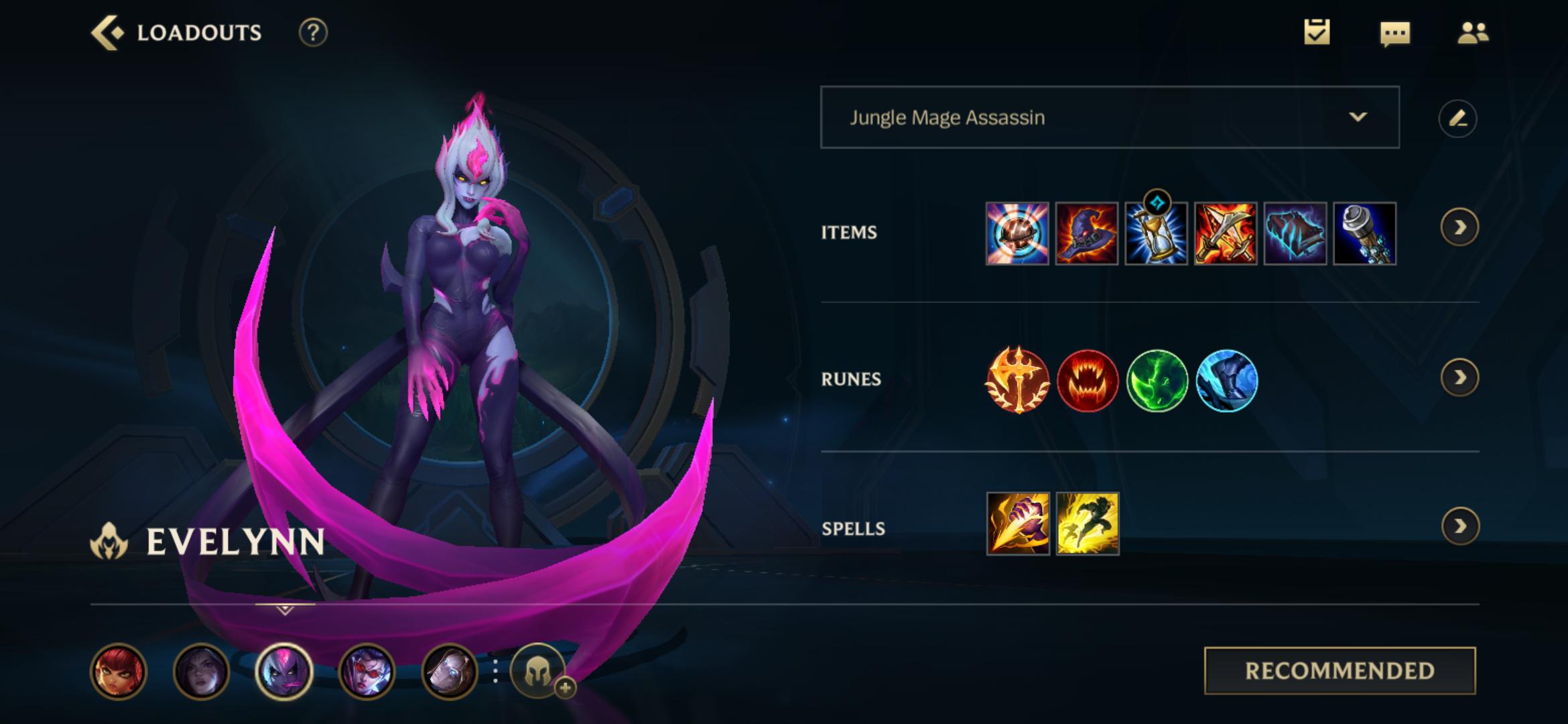Select the Evelynn champion portrait
1568x724 pixels.
point(284,672)
